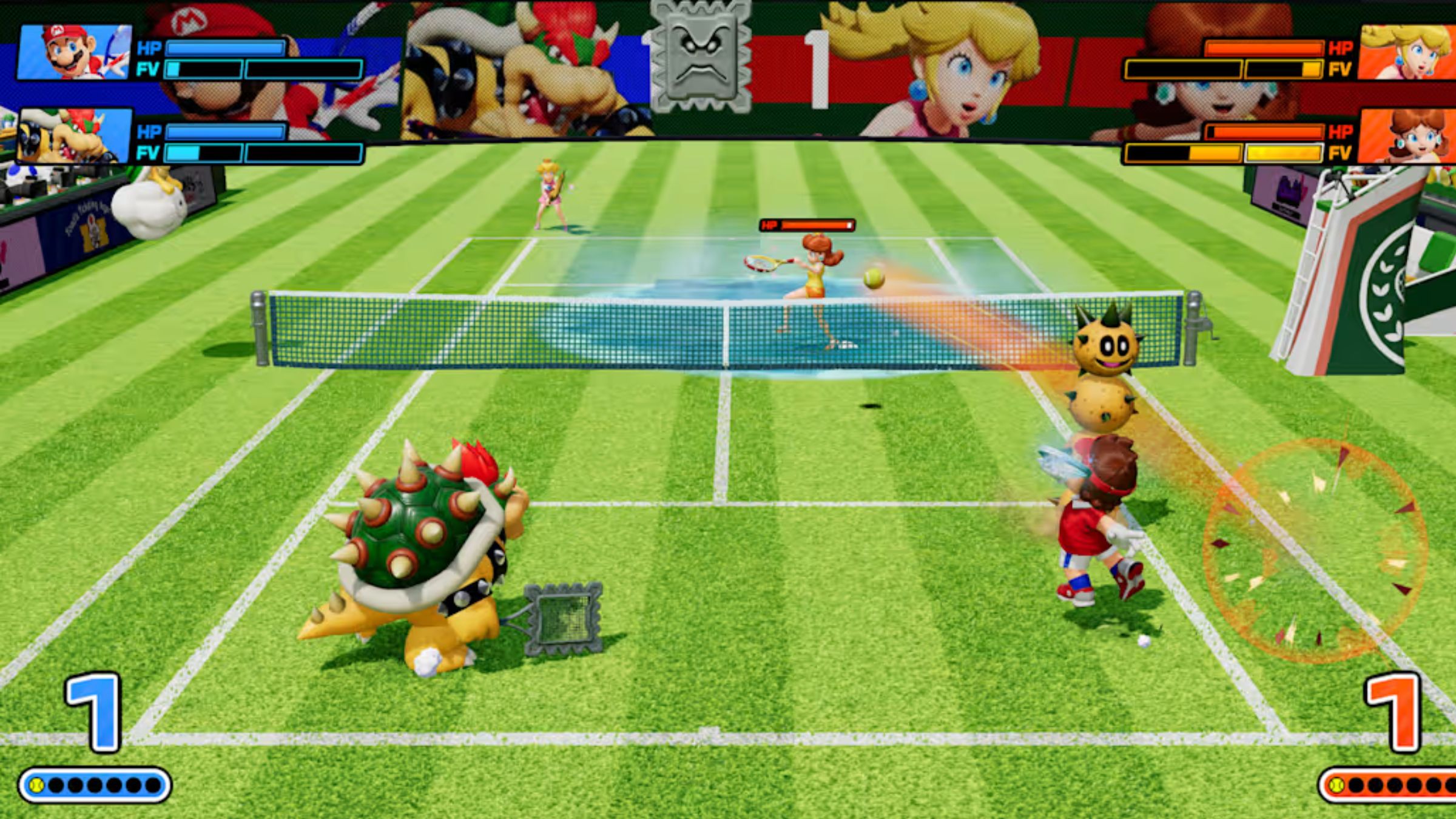Viewport: 1456px width, 819px height.
Task: Choose Daisy's portrait in the orange team panel
Action: pyautogui.click(x=1407, y=136)
